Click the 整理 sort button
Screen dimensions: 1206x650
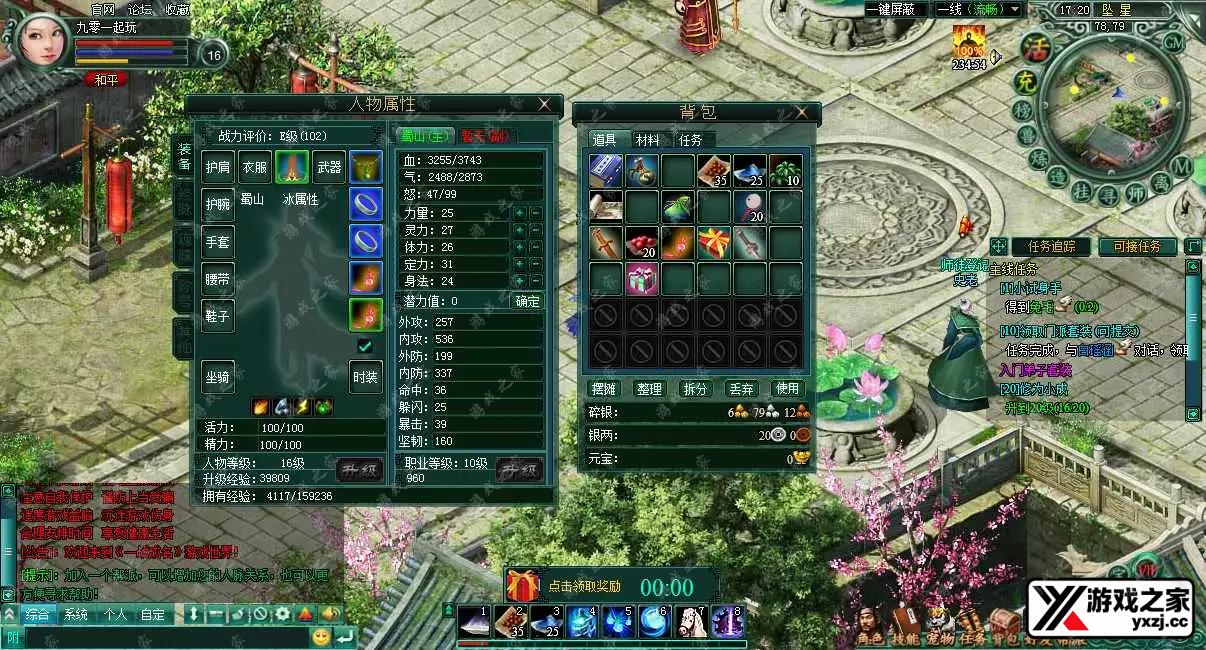click(650, 388)
